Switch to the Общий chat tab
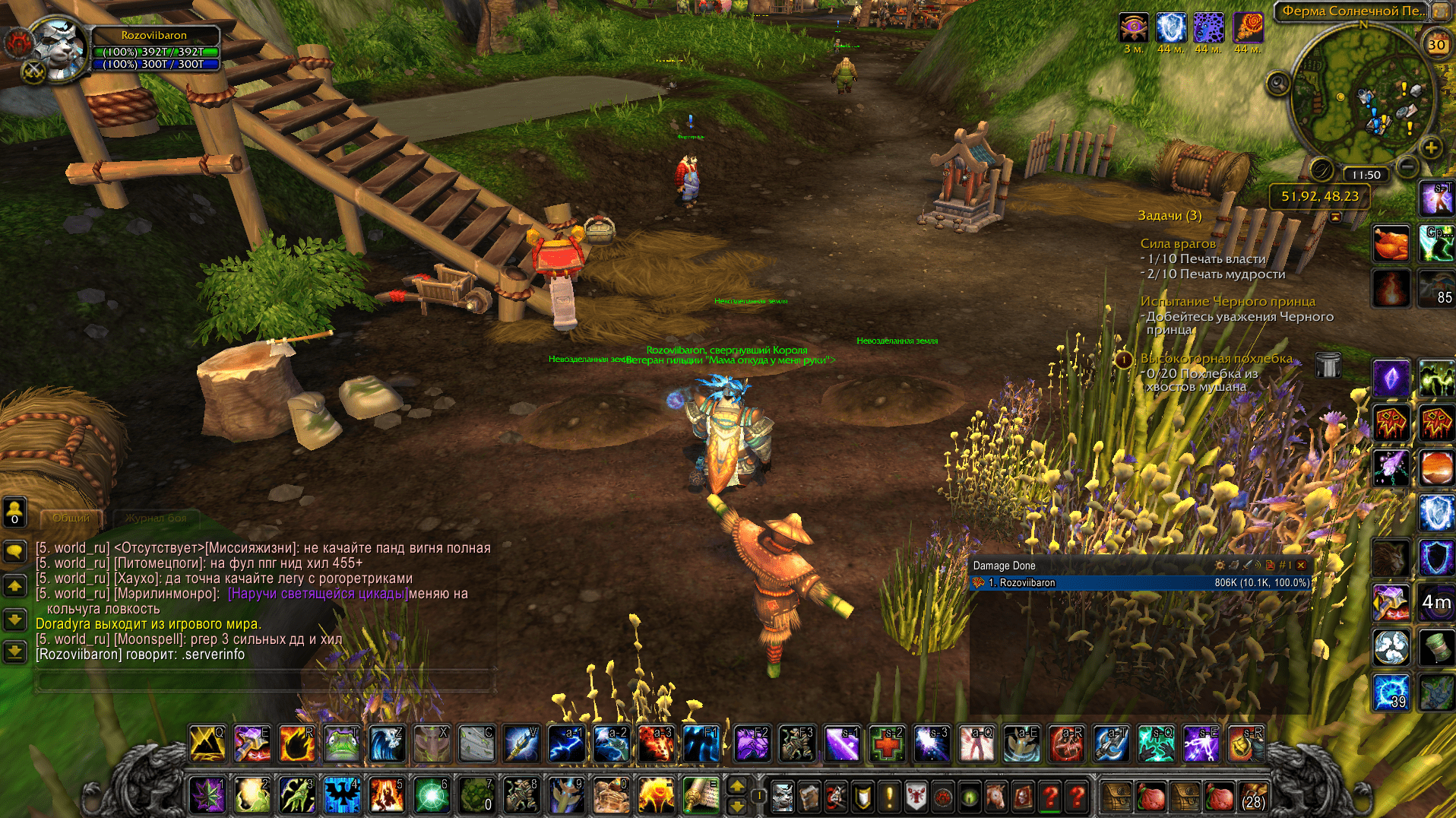 tap(71, 518)
